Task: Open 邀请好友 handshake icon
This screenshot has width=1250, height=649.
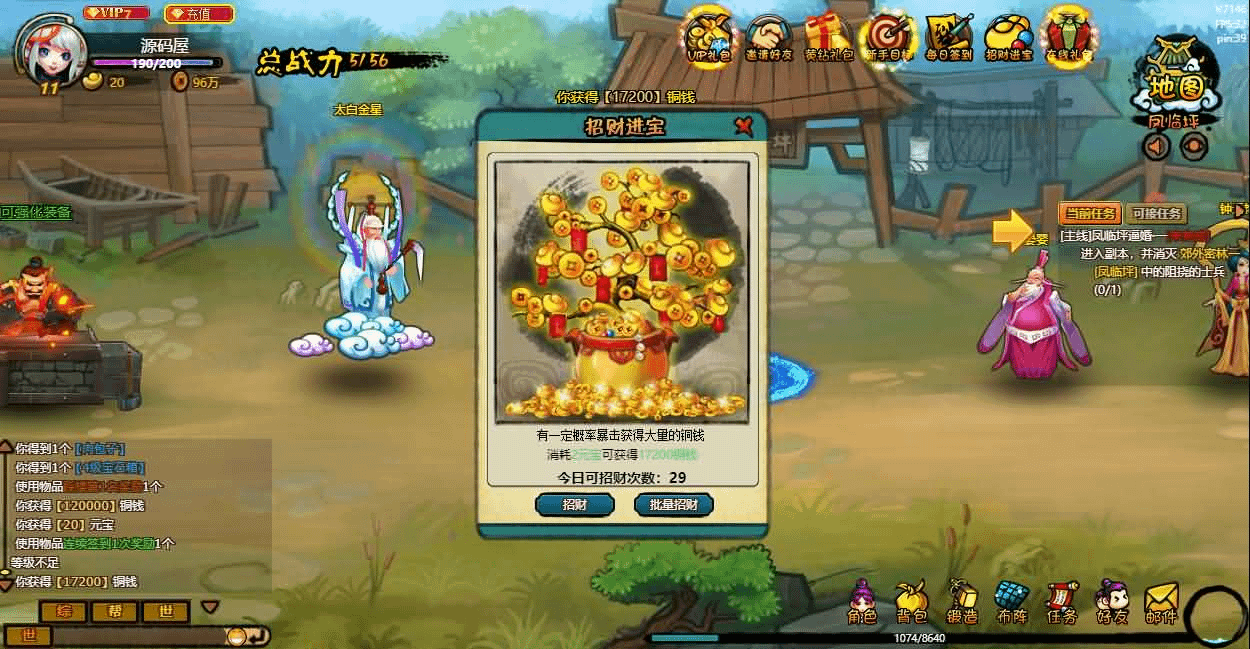Action: 769,38
